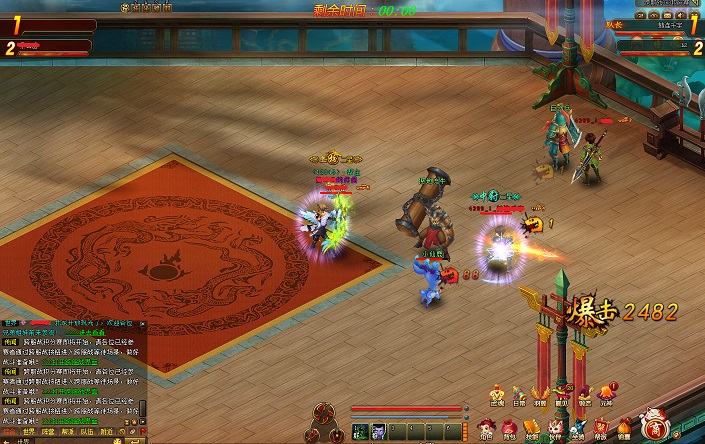The width and height of the screenshot is (705, 444).
Task: Open the 帮派 guild menu
Action: coord(601,428)
